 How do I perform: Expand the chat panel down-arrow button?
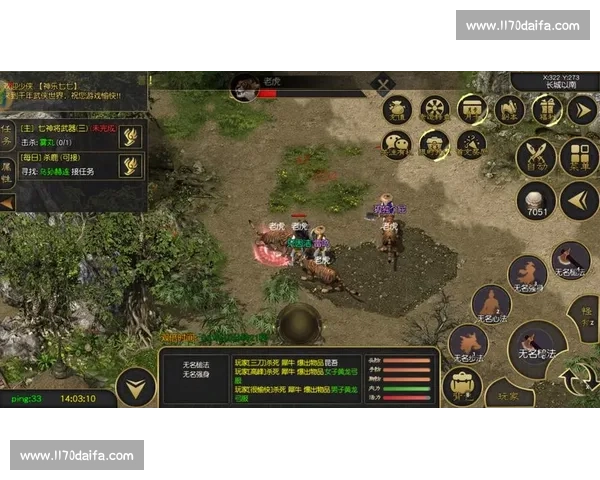pos(136,386)
